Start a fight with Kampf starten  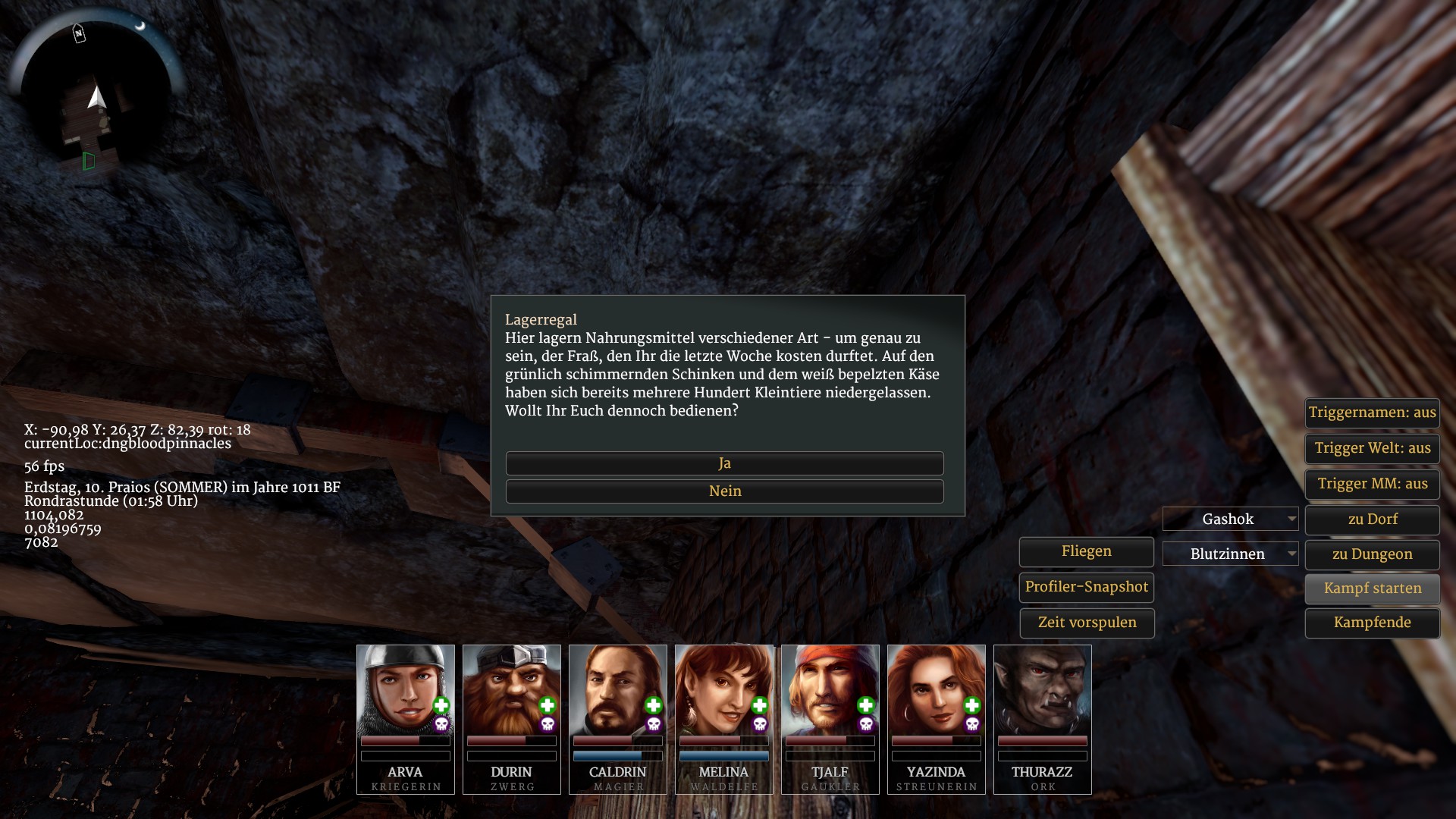(1372, 588)
